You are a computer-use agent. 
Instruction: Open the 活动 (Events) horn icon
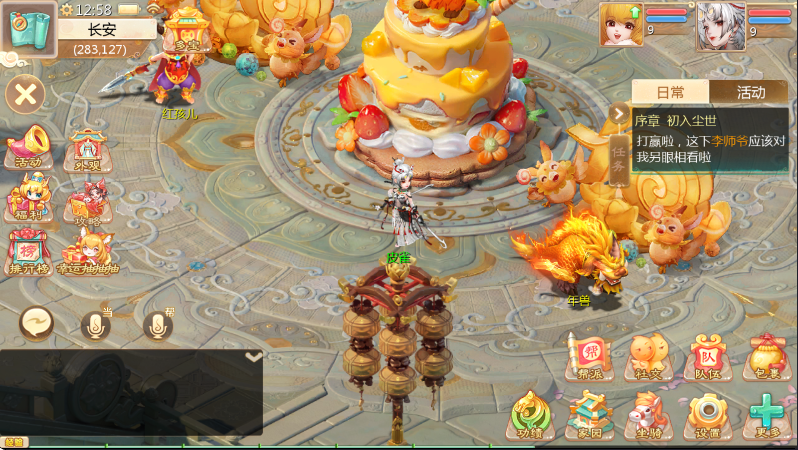coord(29,146)
